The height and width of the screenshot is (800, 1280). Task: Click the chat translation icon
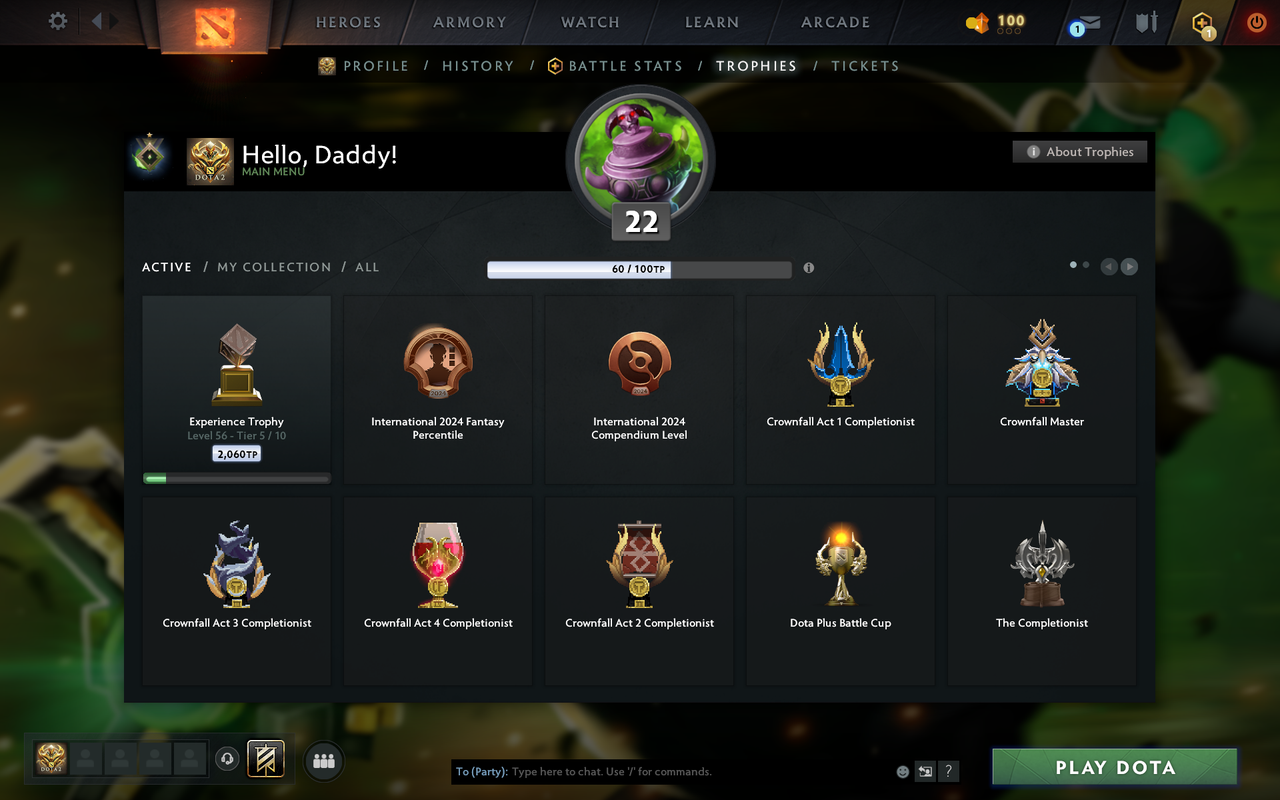pyautogui.click(x=925, y=771)
